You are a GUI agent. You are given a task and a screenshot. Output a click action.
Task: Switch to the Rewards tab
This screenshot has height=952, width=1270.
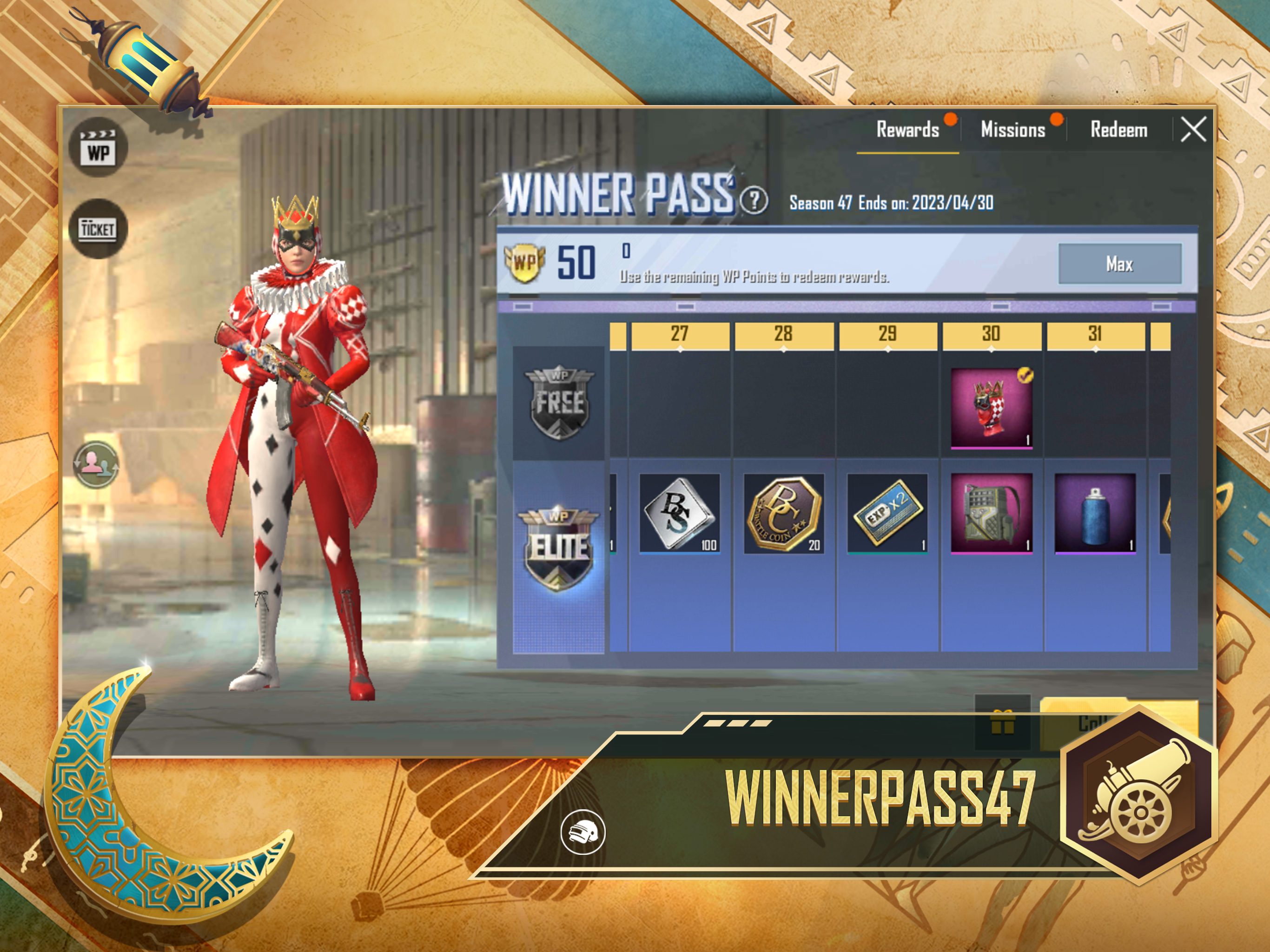[x=907, y=130]
